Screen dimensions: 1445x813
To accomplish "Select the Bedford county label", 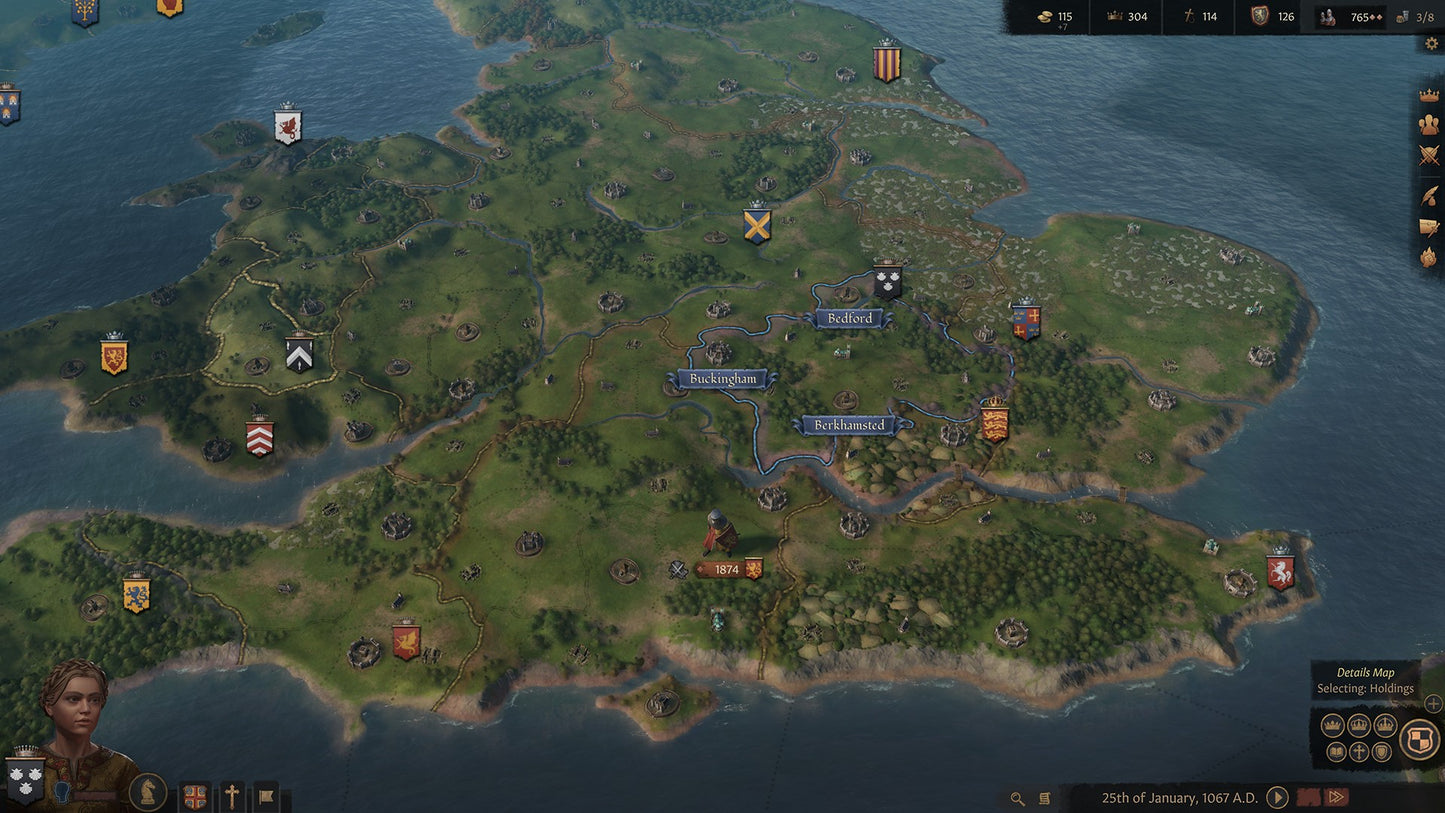I will tap(848, 318).
